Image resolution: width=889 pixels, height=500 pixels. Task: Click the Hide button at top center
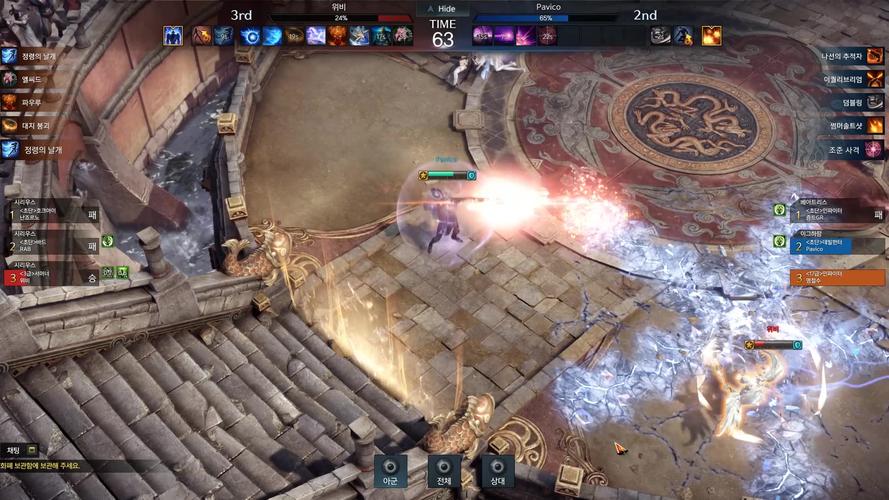click(443, 7)
